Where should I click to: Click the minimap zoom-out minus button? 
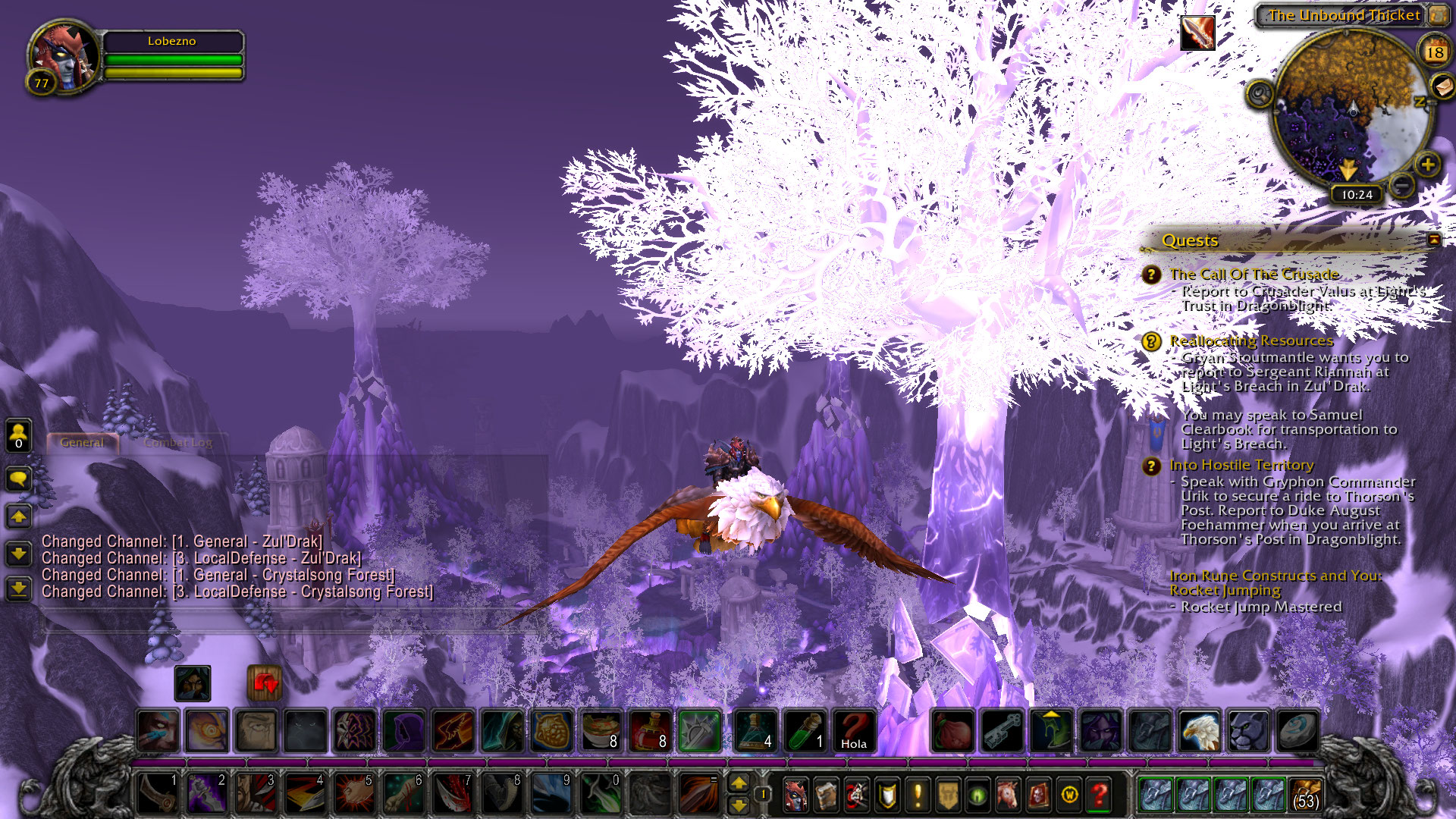pyautogui.click(x=1402, y=184)
